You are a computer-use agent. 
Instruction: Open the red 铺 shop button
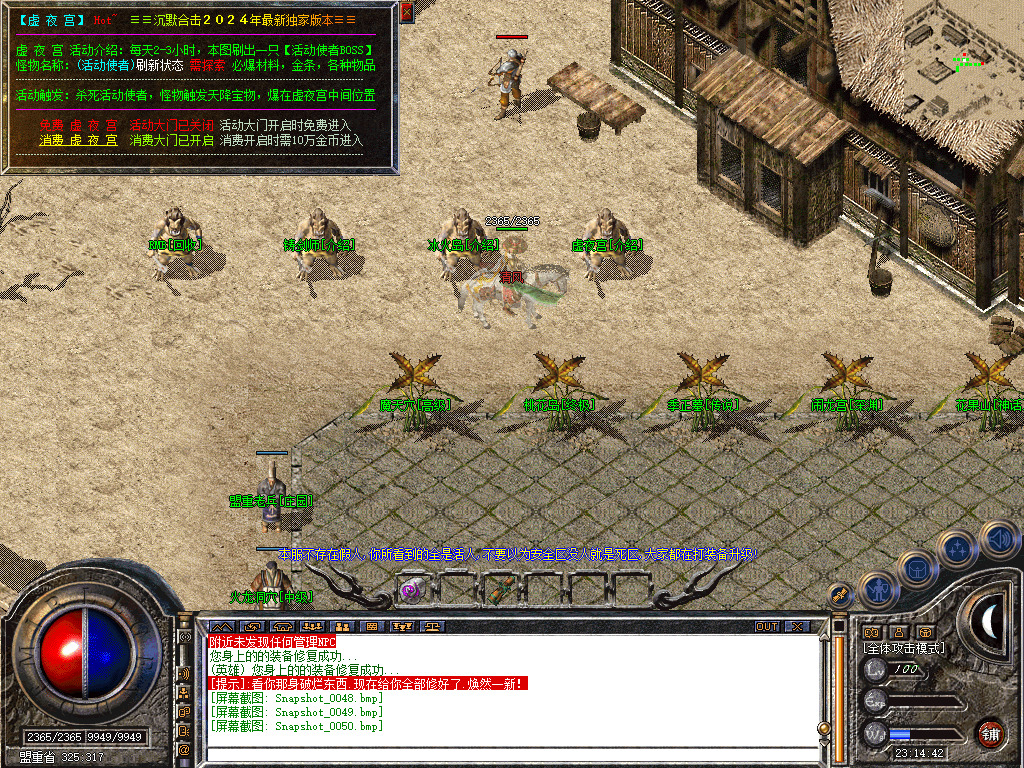point(991,733)
